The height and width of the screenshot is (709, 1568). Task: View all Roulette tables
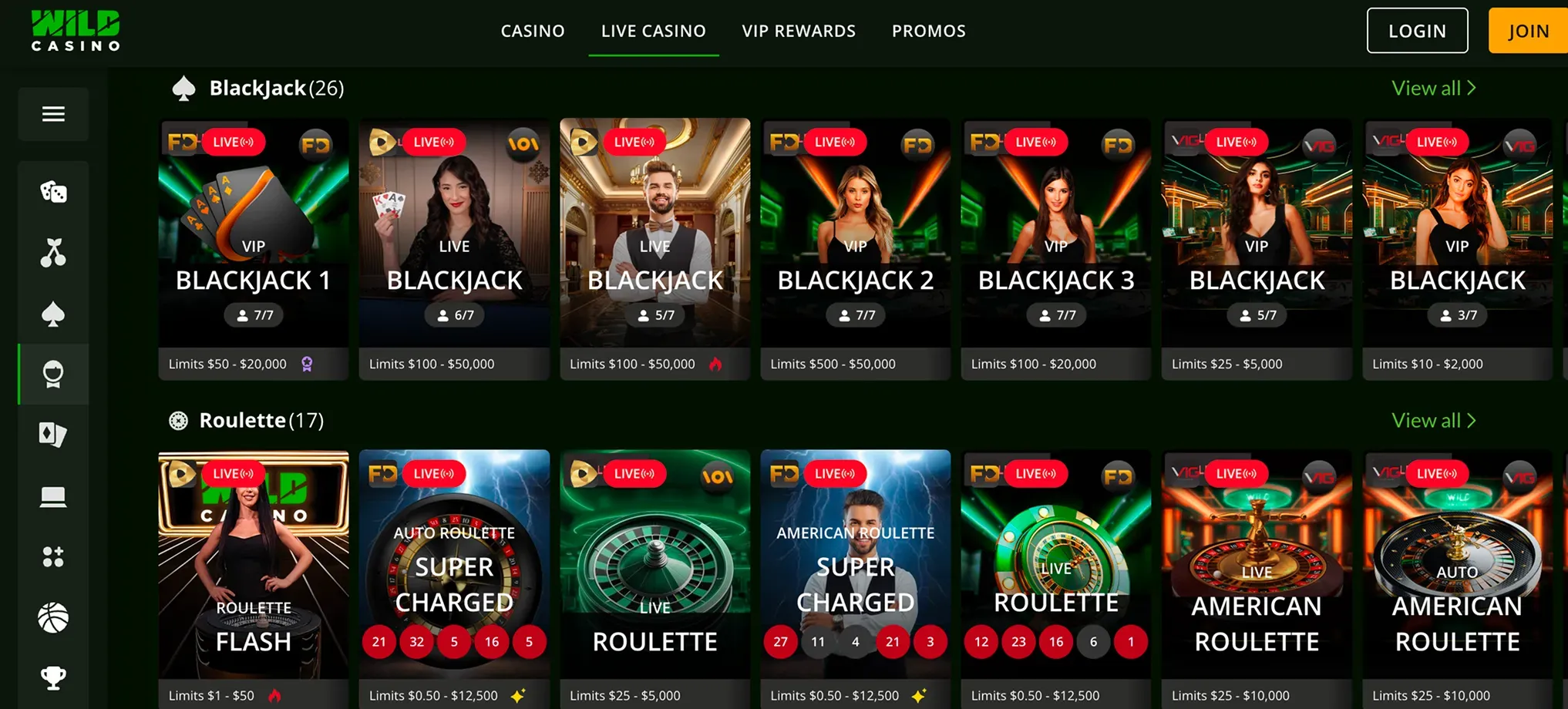[1433, 421]
